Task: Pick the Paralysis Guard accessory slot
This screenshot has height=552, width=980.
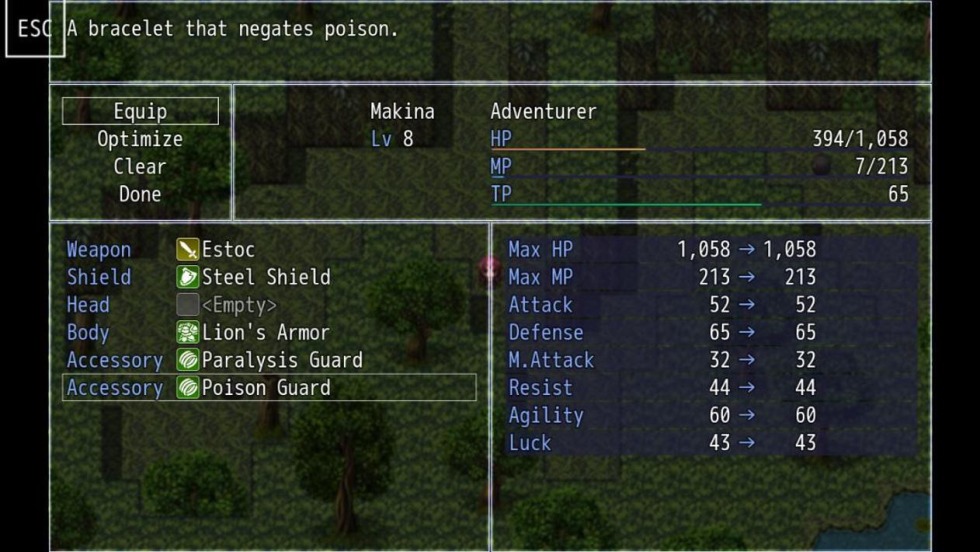Action: click(x=268, y=360)
